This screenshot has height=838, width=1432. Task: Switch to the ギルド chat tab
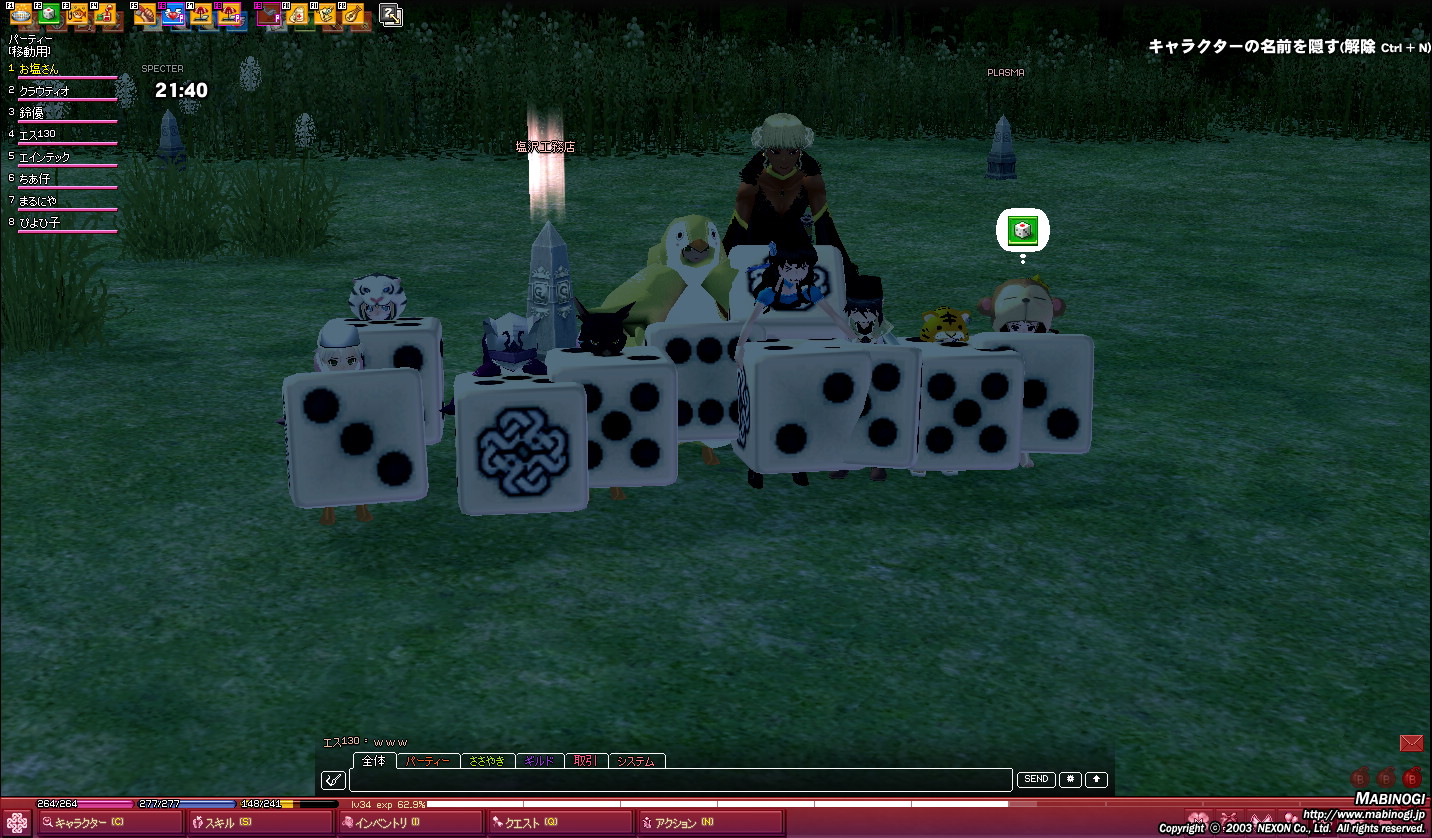pos(539,761)
